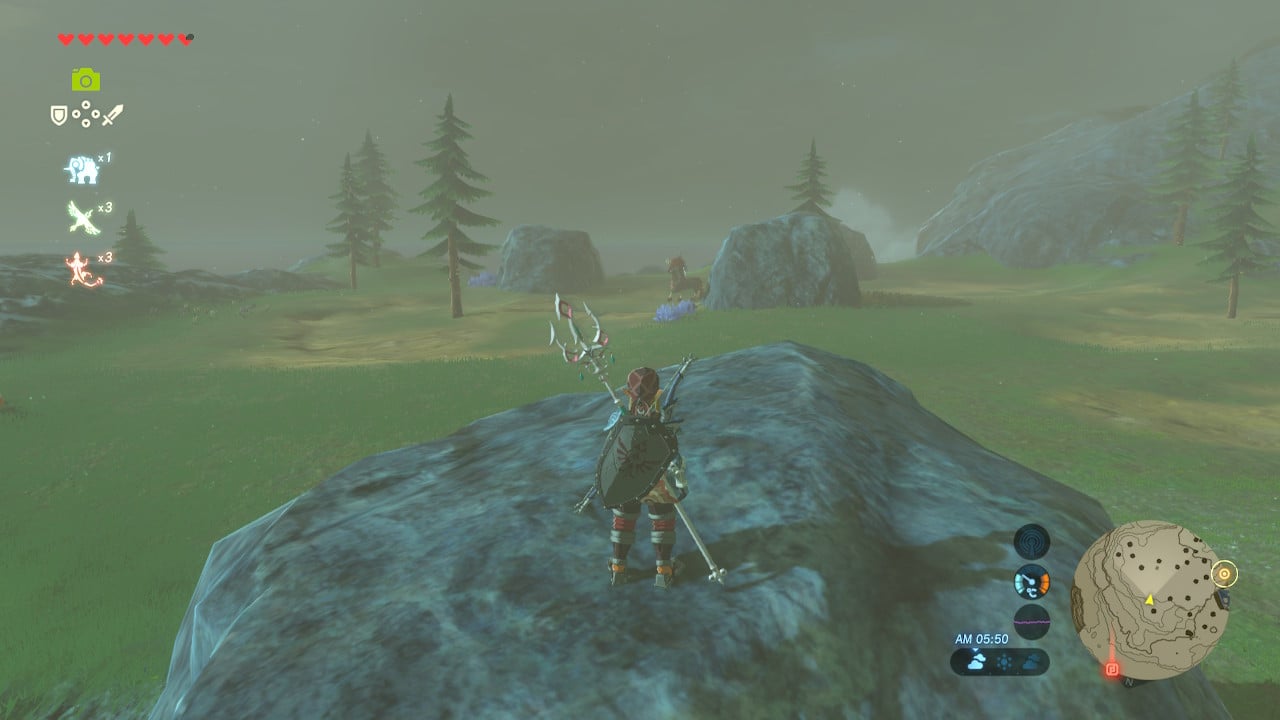Screen dimensions: 1280x720
Task: Activate the Mipha's Grace elephant icon
Action: click(x=82, y=170)
